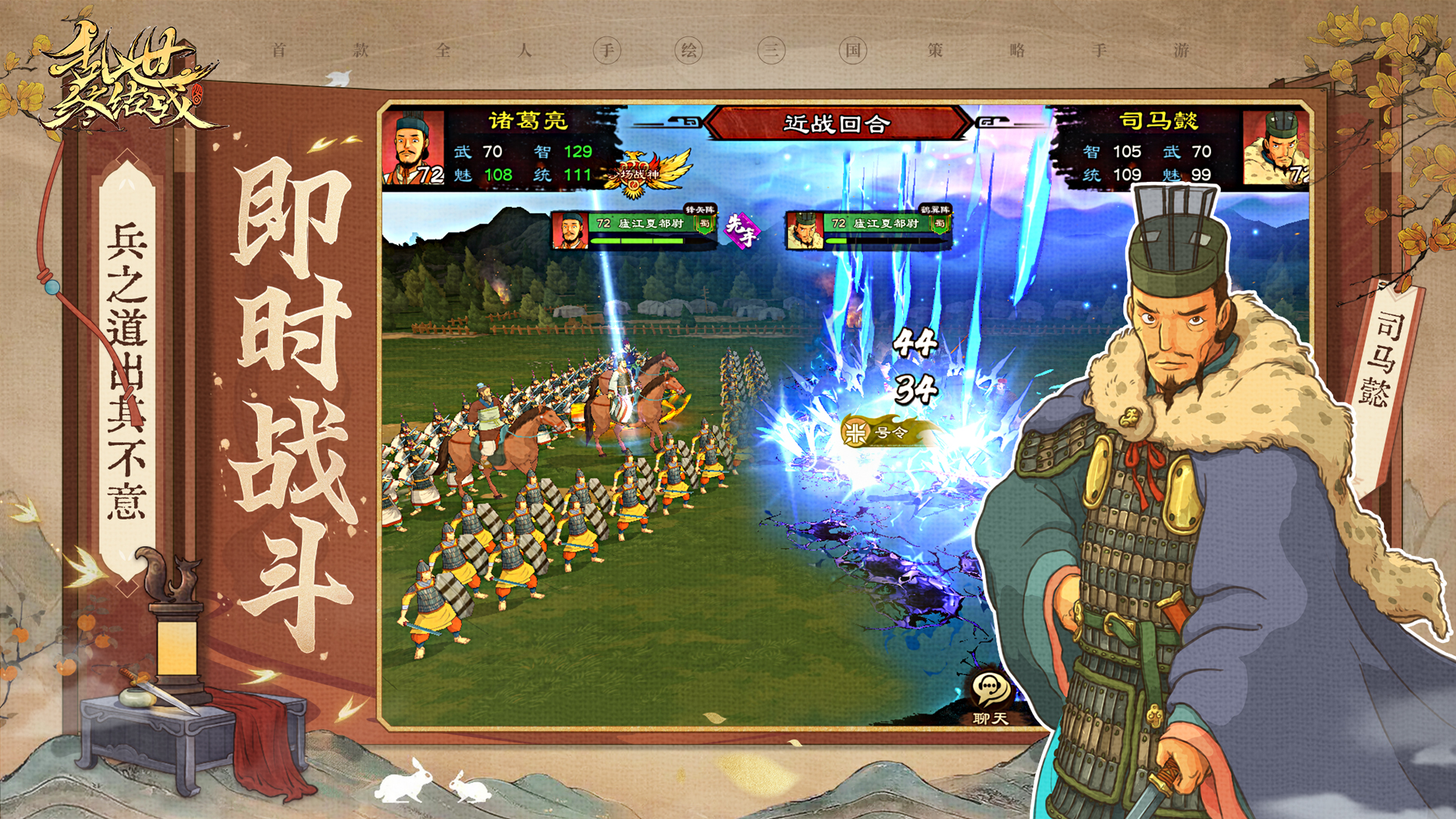Click the left 庐江夏都尉 troop card
The width and height of the screenshot is (1456, 819).
(633, 228)
